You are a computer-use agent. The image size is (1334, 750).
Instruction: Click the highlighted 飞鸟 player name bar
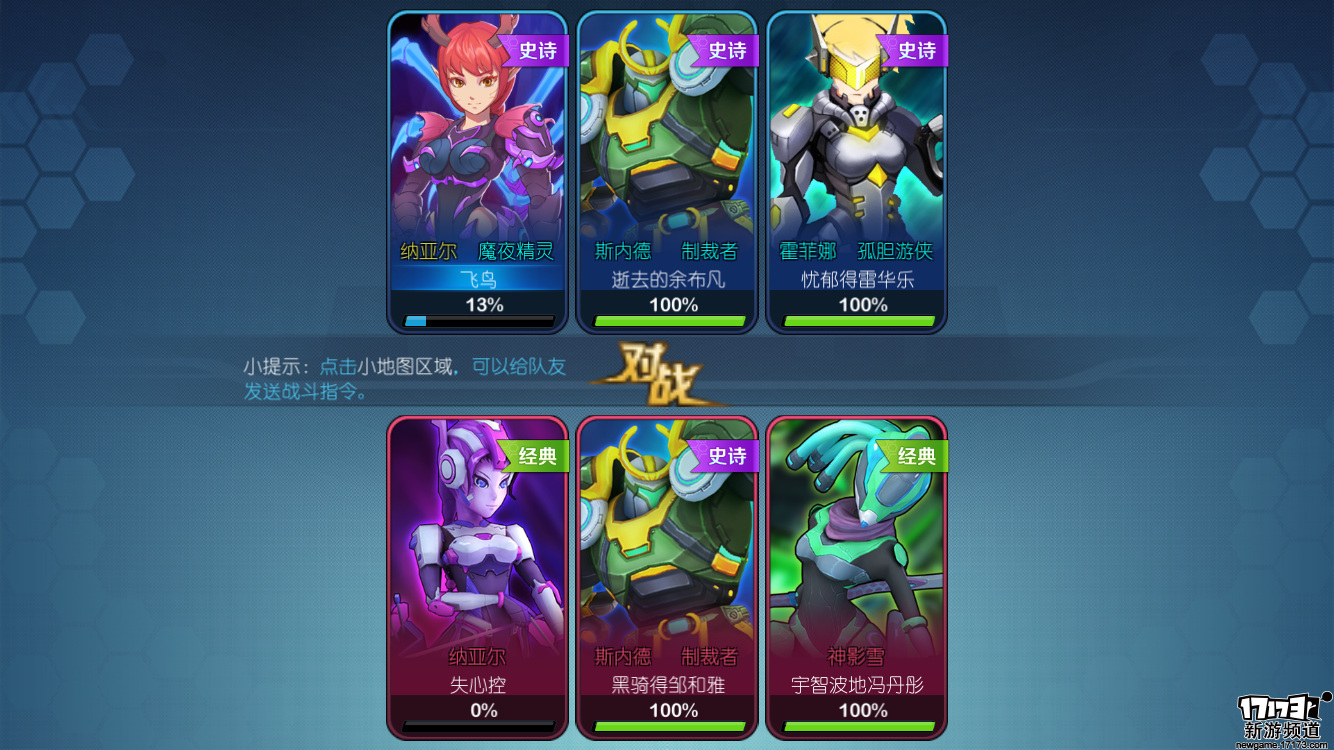point(477,282)
